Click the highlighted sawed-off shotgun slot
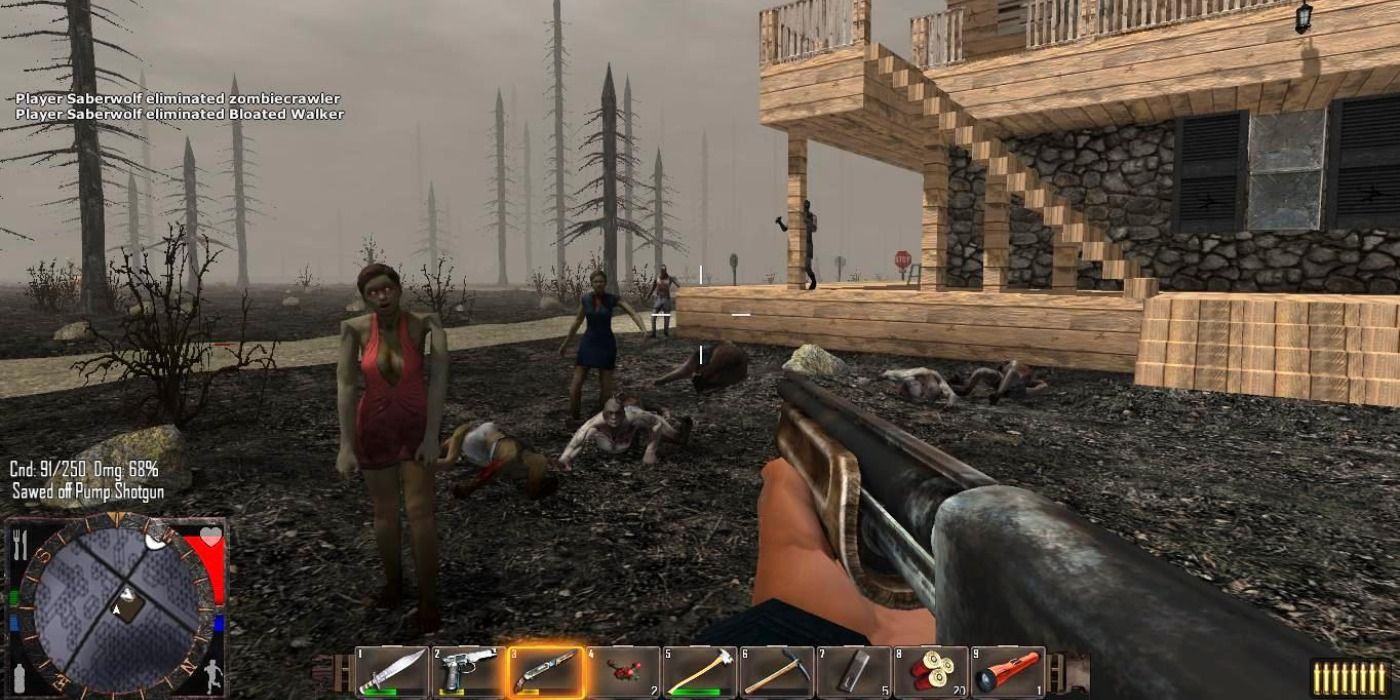 click(545, 671)
